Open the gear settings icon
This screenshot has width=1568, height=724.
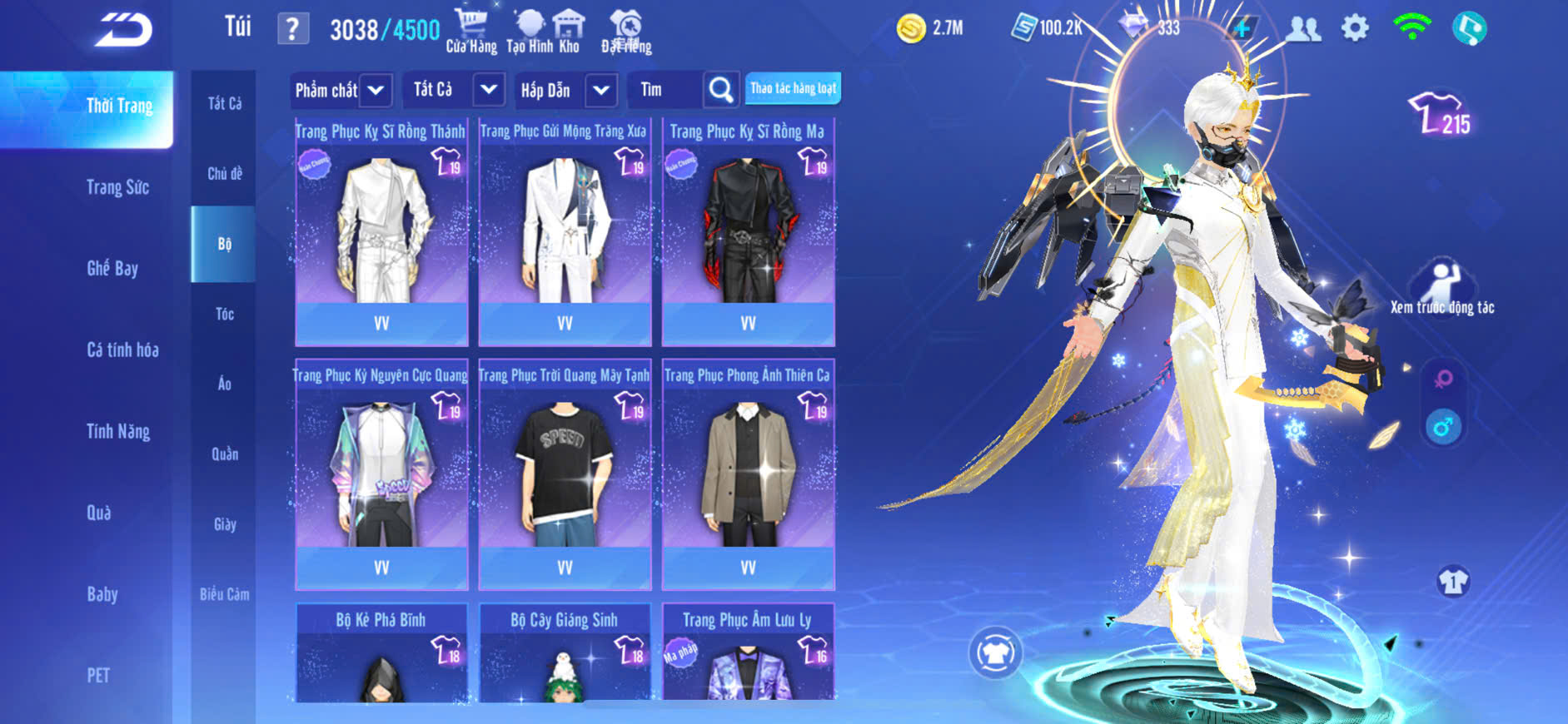pyautogui.click(x=1355, y=28)
